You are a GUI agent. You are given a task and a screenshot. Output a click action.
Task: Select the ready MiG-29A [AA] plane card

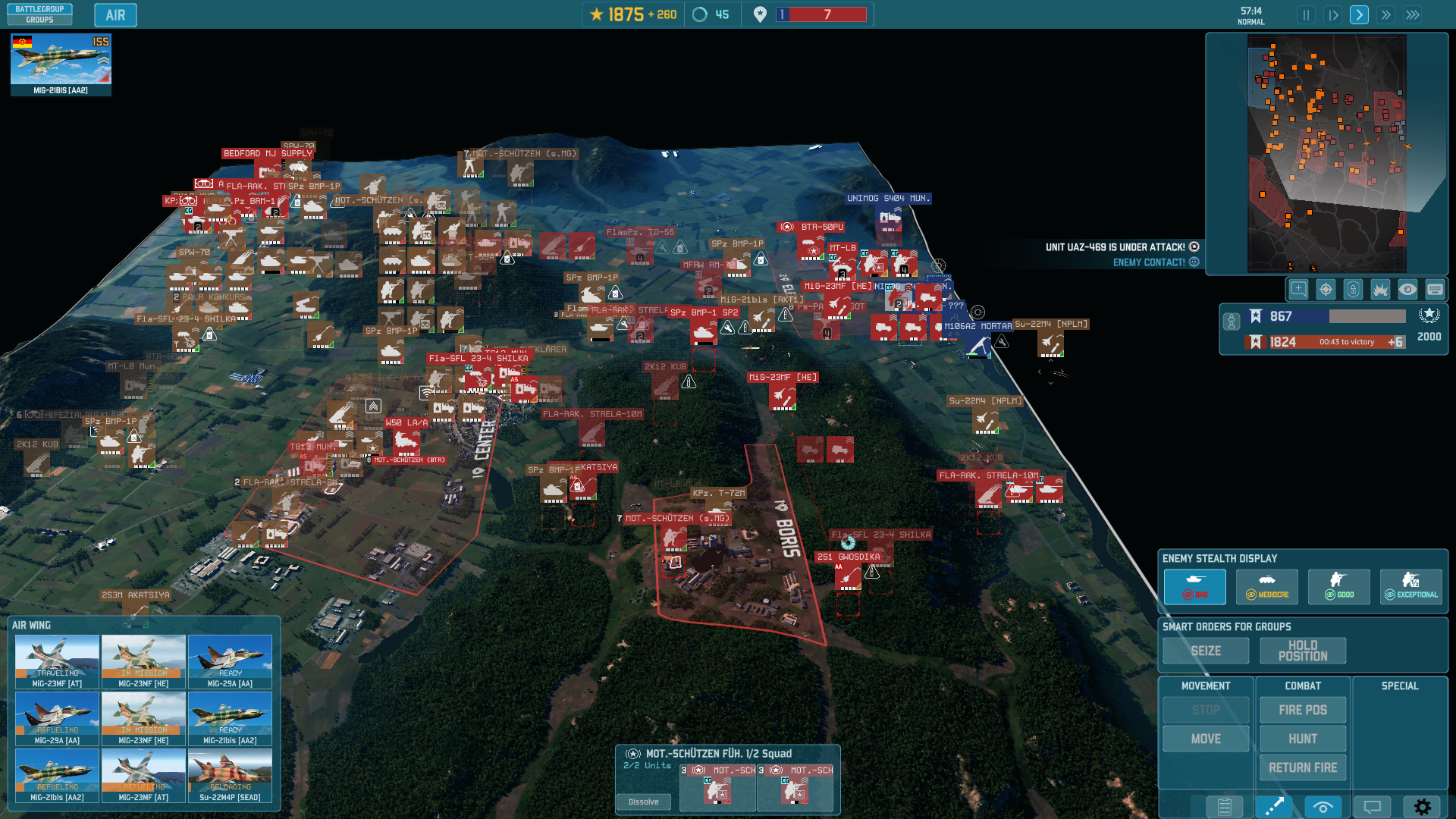pyautogui.click(x=230, y=661)
